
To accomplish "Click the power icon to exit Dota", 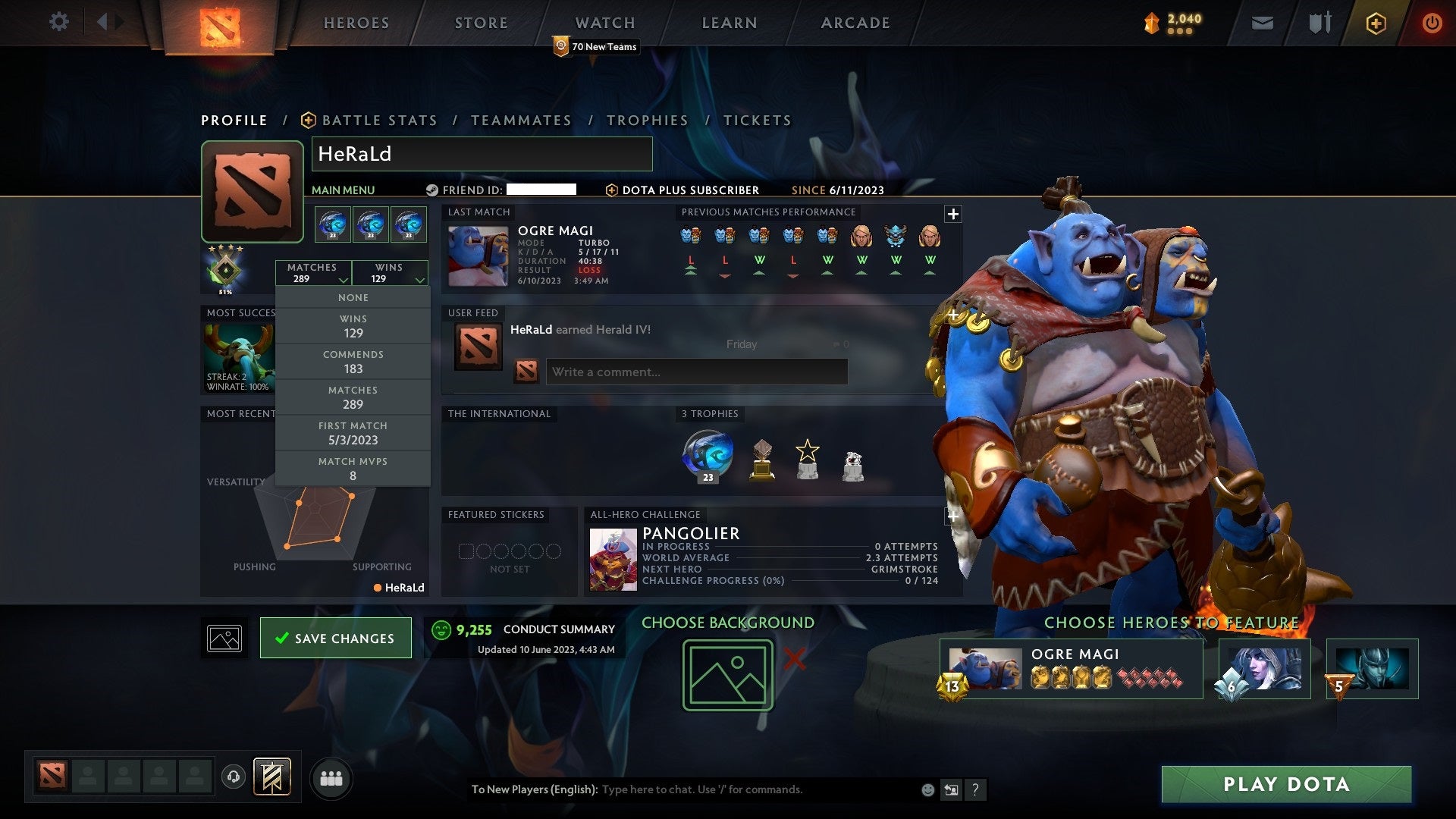I will click(x=1432, y=23).
